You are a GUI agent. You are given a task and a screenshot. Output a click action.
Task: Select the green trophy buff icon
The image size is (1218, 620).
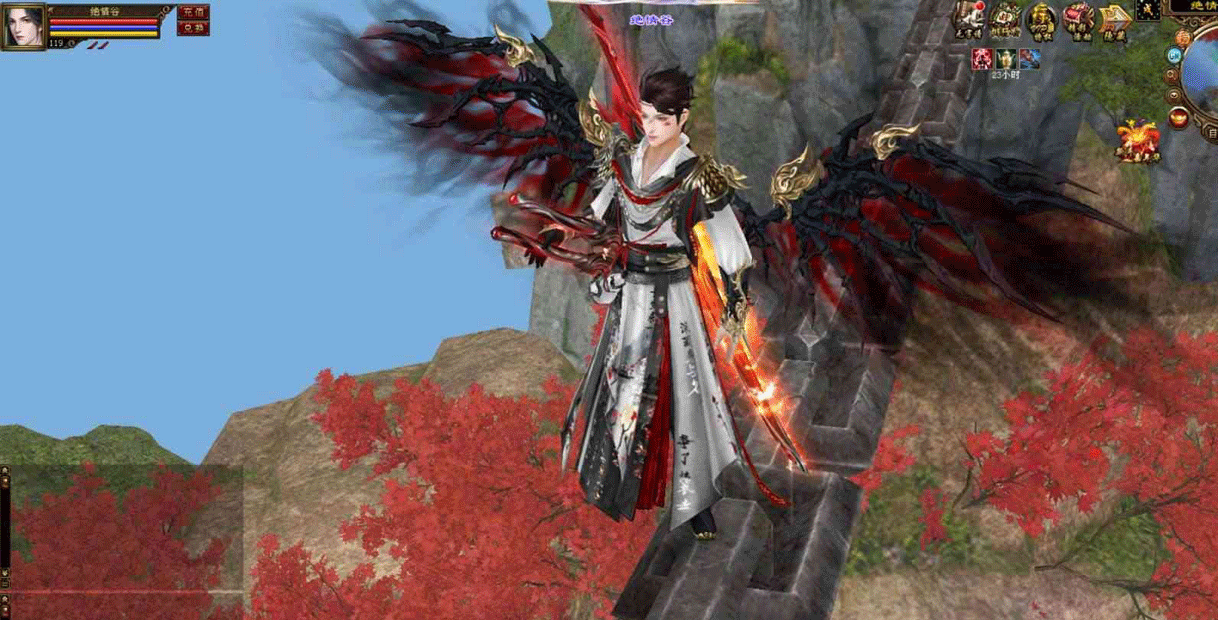coord(1005,58)
